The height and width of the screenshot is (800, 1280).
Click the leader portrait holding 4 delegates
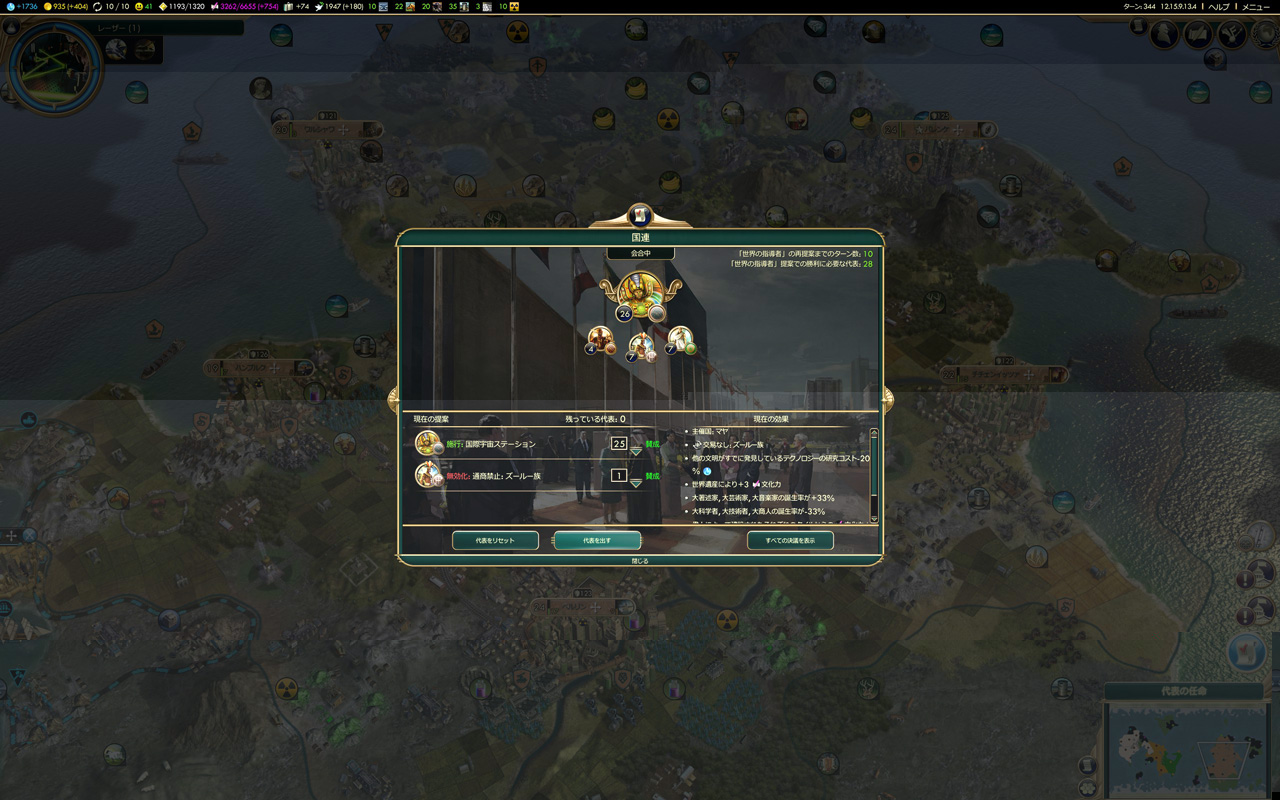[x=600, y=338]
